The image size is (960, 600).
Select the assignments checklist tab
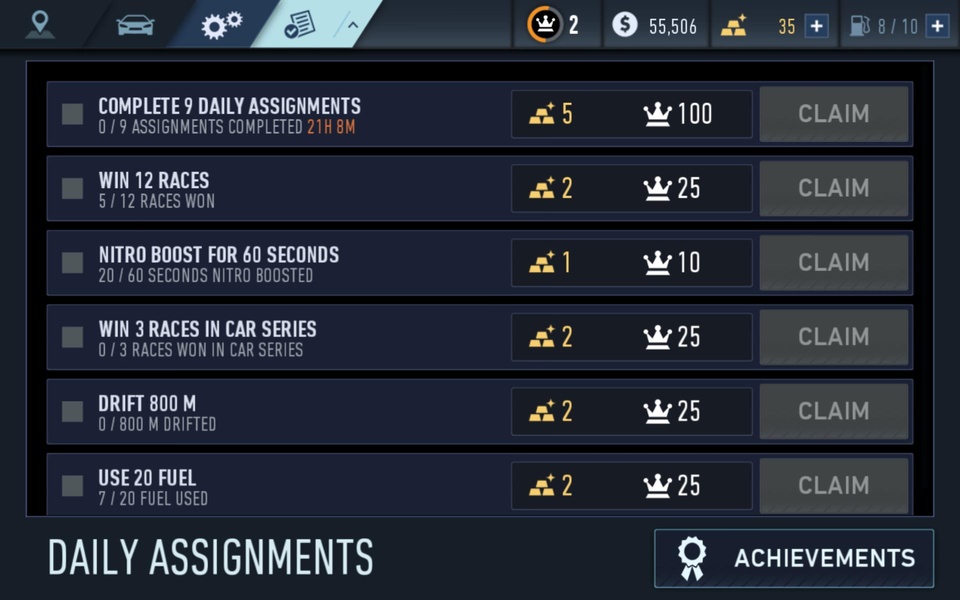299,25
